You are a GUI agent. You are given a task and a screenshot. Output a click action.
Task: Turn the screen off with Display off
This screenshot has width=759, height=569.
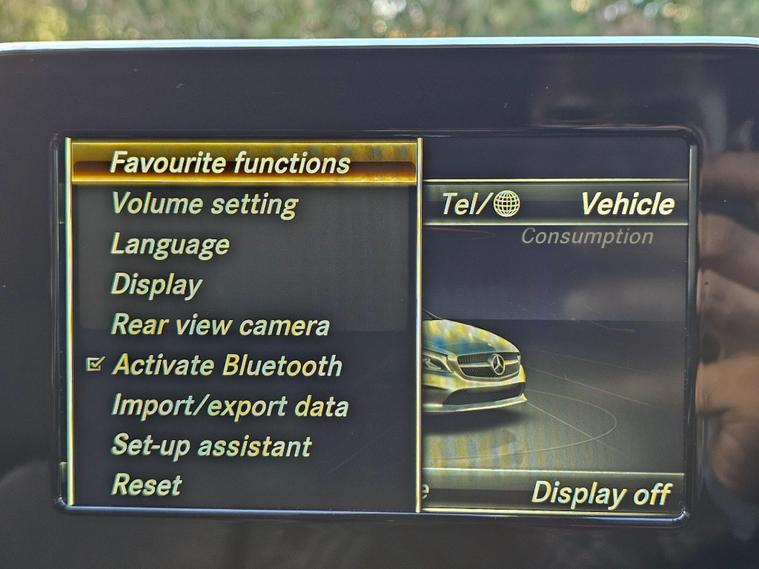601,493
